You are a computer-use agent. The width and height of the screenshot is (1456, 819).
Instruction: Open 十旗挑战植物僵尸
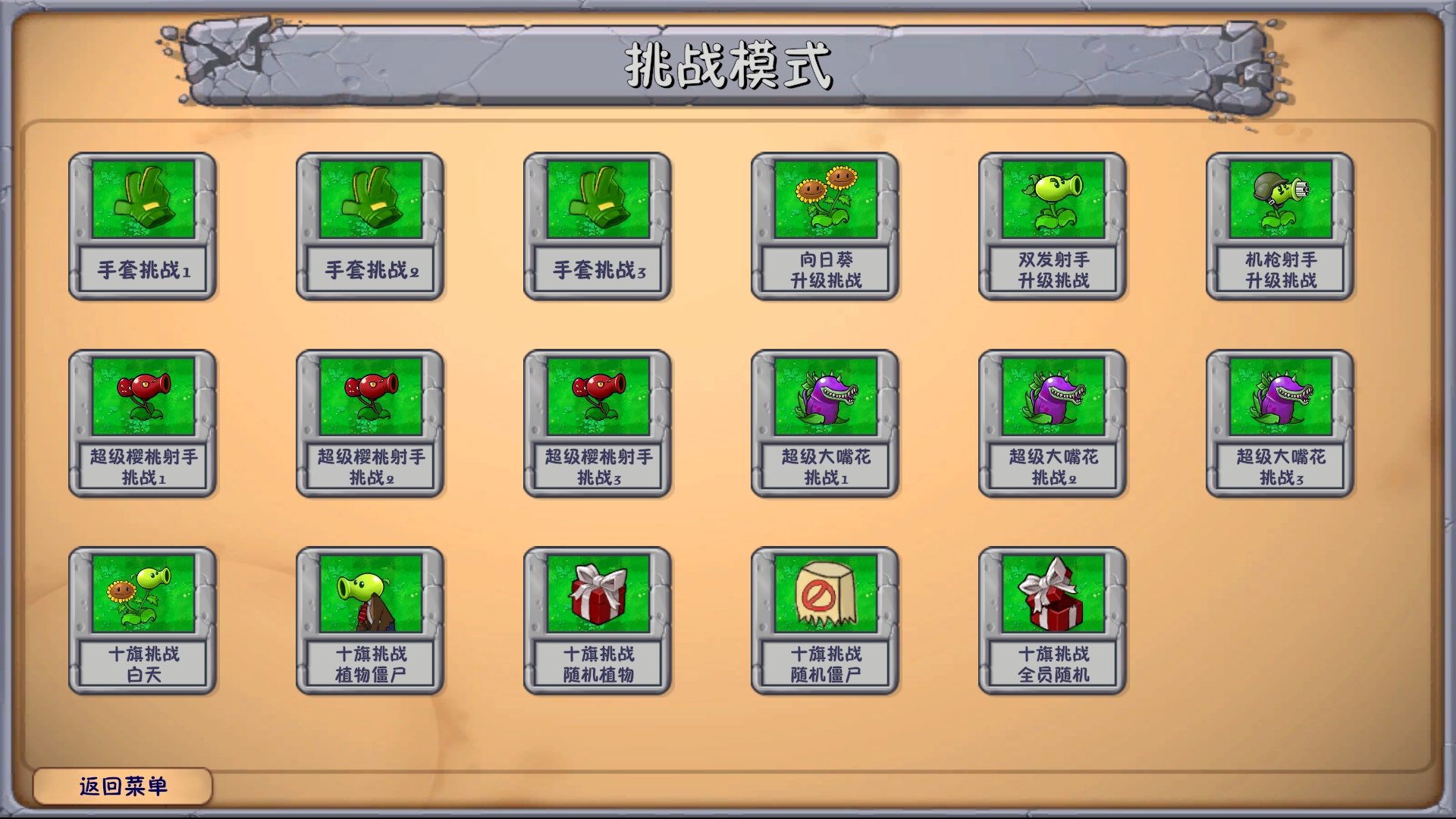click(x=369, y=660)
